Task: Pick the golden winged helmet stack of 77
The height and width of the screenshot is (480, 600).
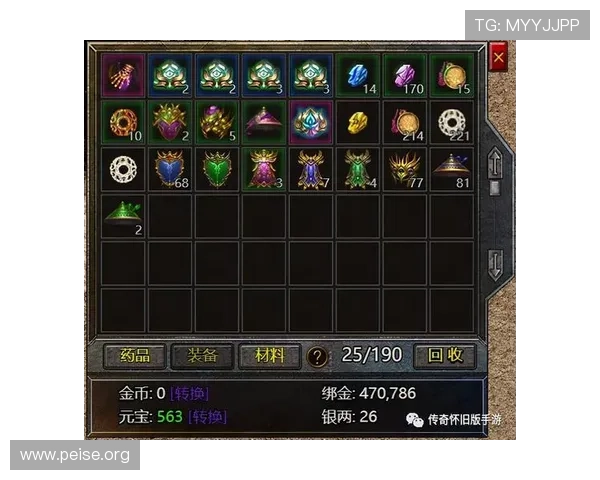Action: [x=405, y=169]
